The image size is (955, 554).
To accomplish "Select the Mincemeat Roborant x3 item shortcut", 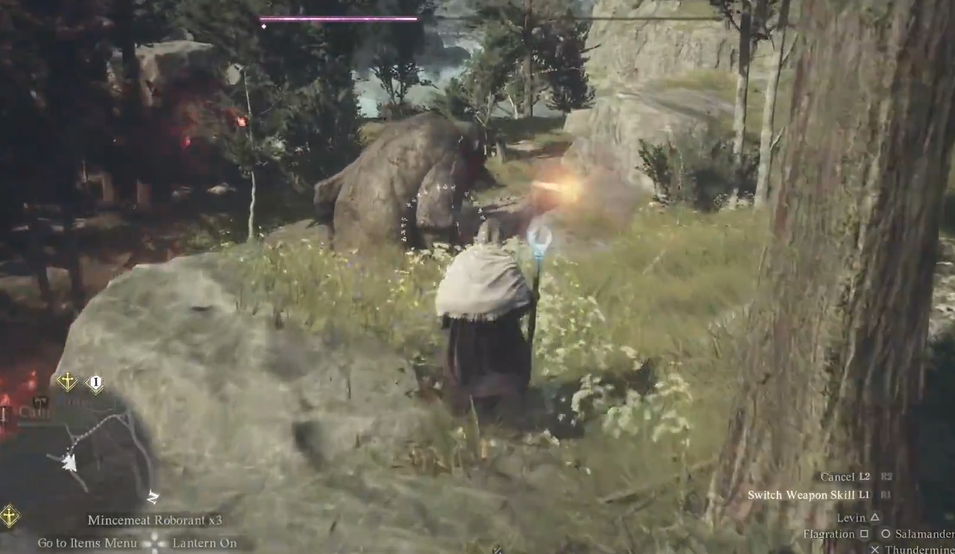I will (x=154, y=520).
